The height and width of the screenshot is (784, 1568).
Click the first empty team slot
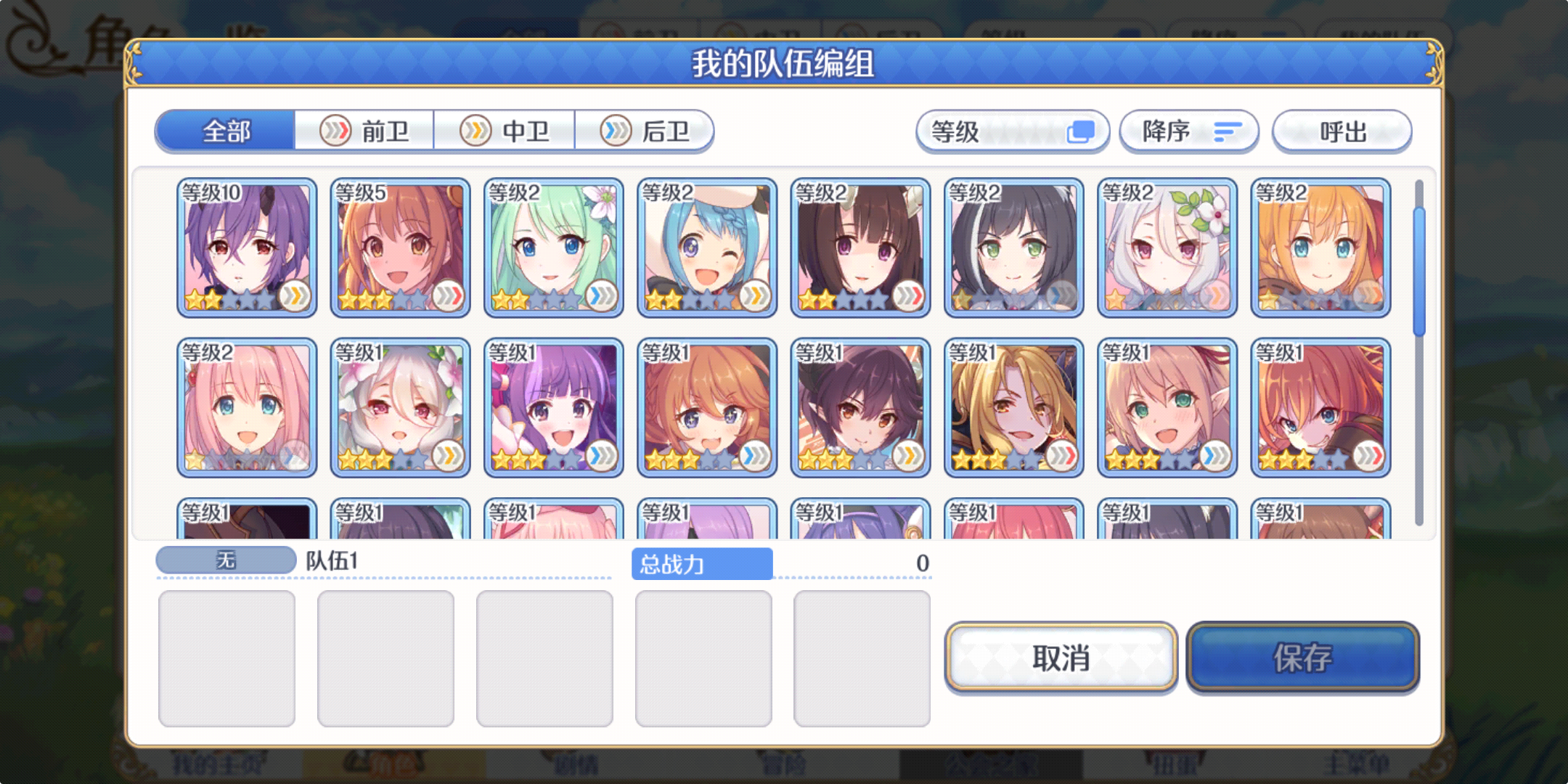click(227, 657)
